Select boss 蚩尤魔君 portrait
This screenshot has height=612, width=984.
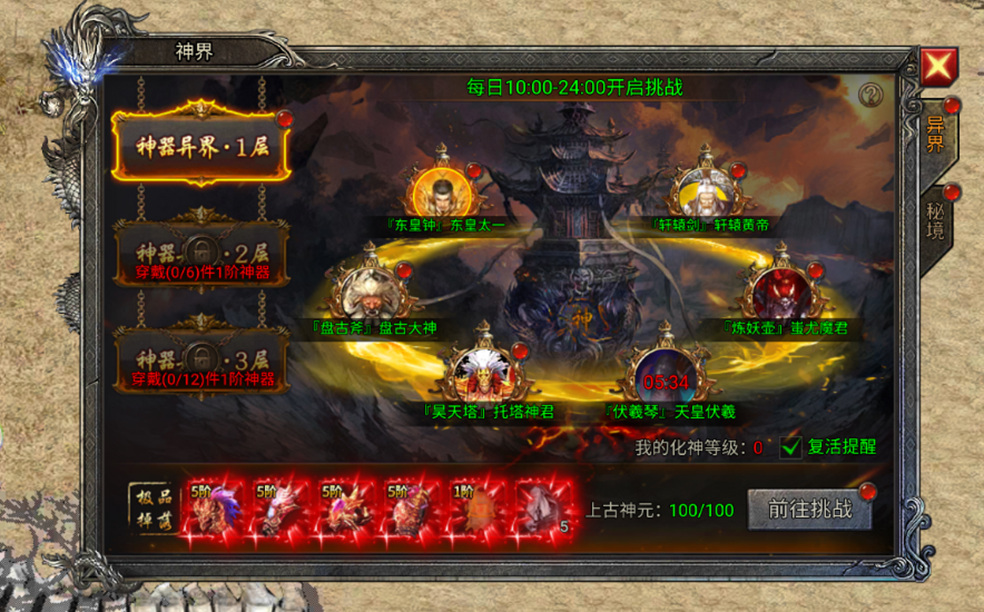tap(785, 290)
